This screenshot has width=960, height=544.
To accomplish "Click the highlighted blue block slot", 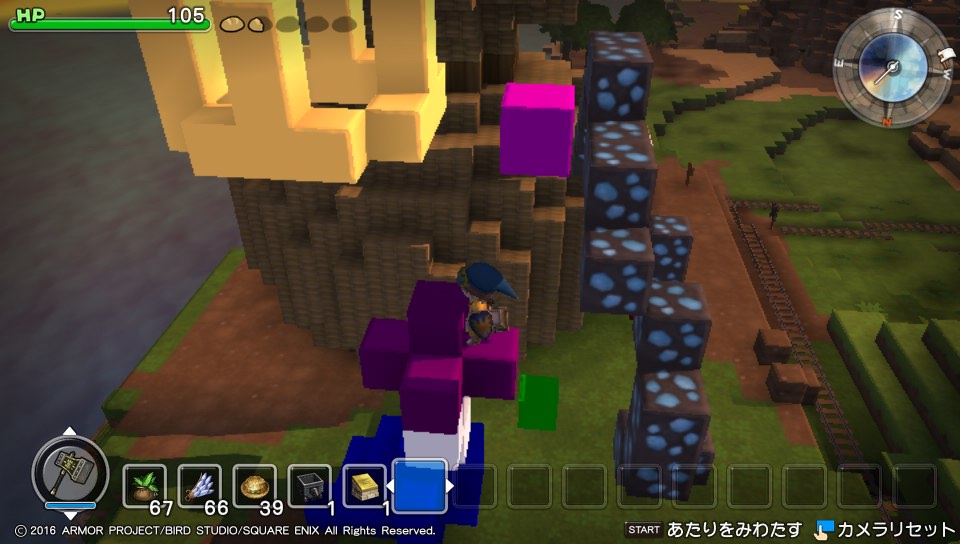I will click(x=420, y=485).
